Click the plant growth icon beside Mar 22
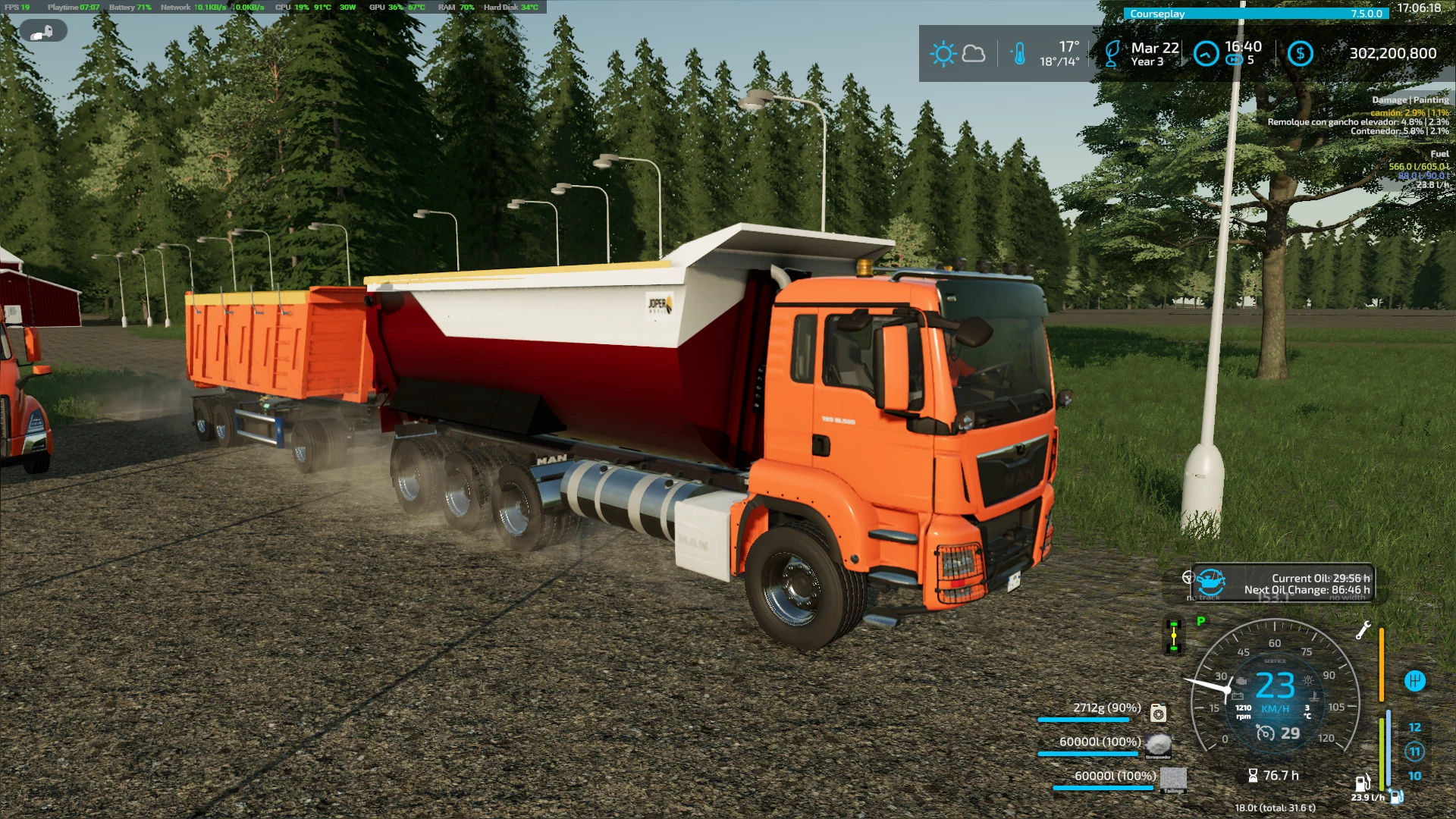Image resolution: width=1456 pixels, height=819 pixels. pos(1112,53)
